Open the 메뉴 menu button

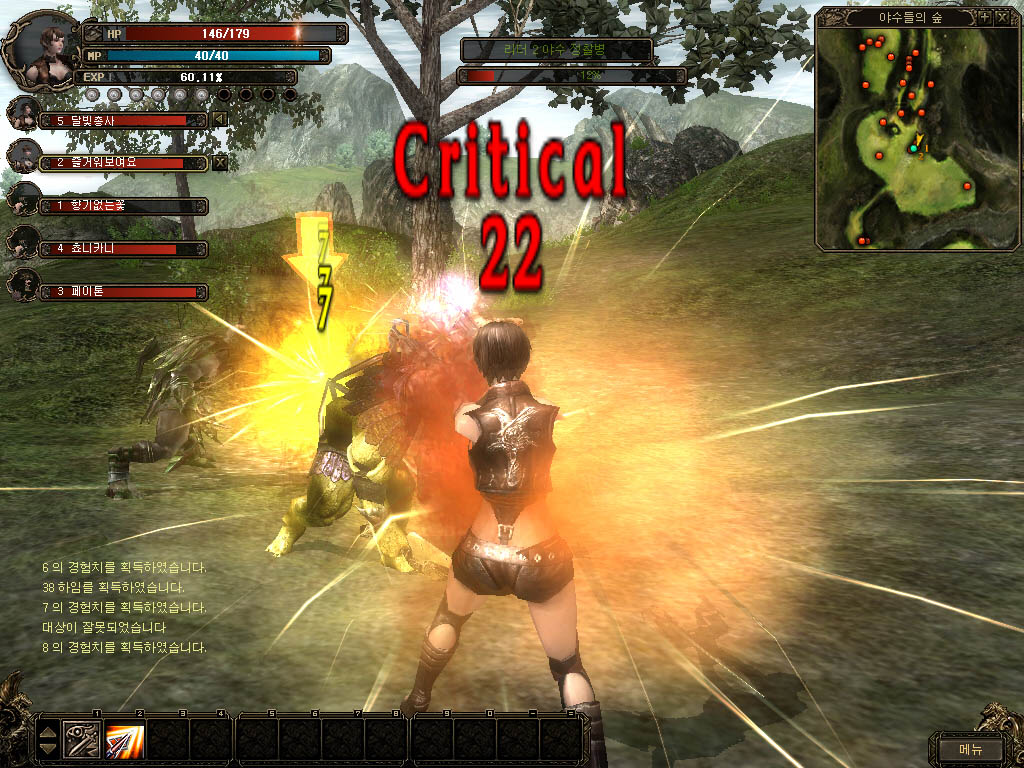click(x=970, y=749)
